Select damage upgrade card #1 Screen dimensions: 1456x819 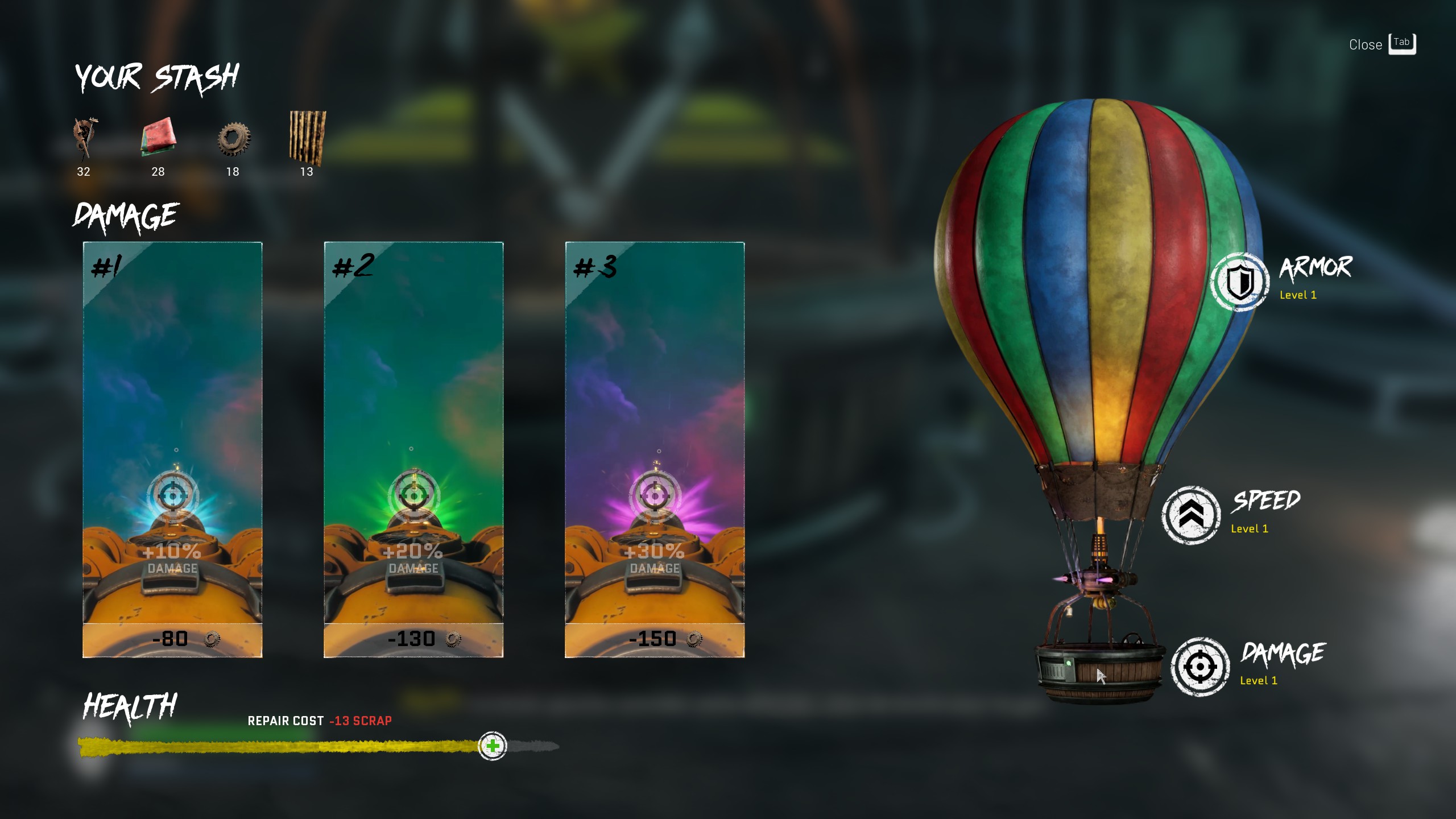[x=172, y=449]
